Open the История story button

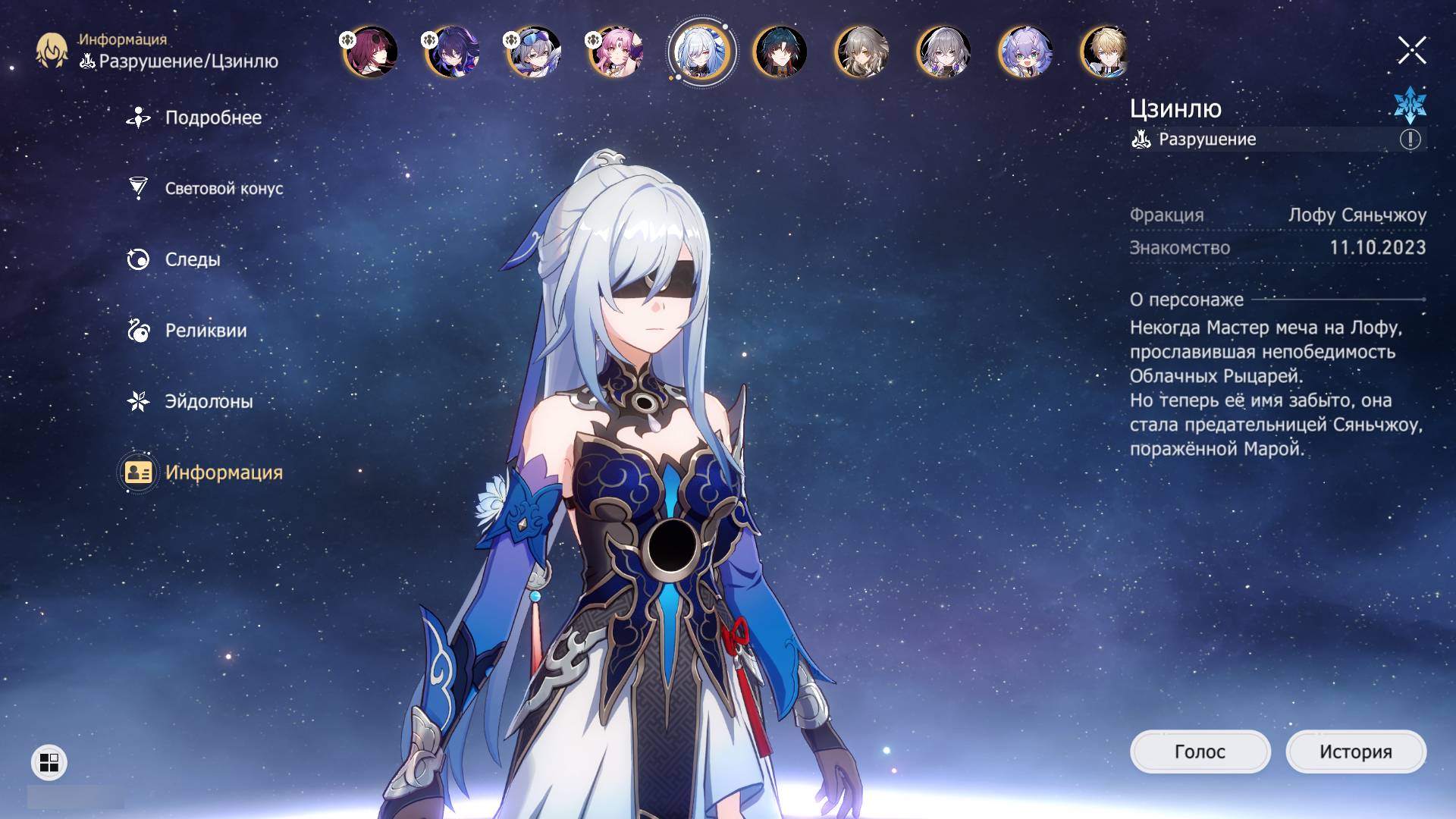1355,752
